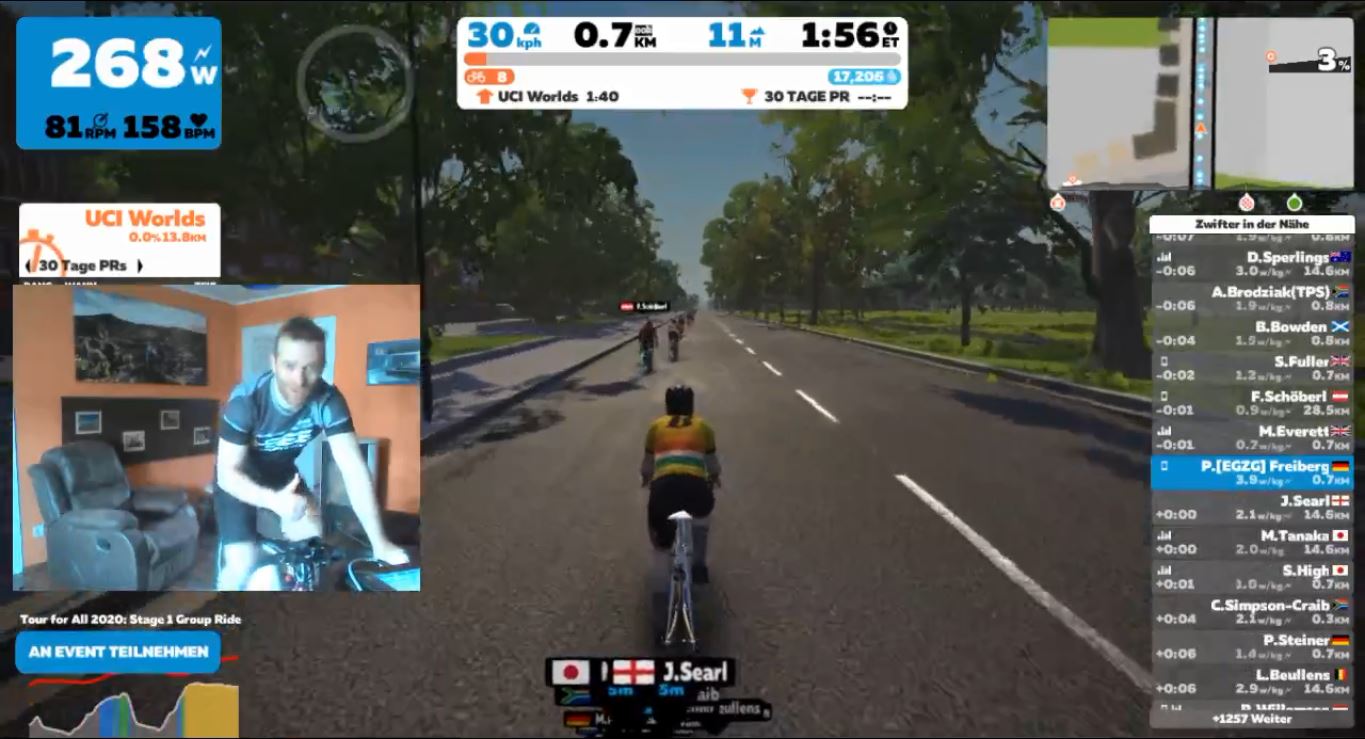The image size is (1365, 739).
Task: Select F.Schöberl's row in rider list
Action: click(x=1252, y=402)
